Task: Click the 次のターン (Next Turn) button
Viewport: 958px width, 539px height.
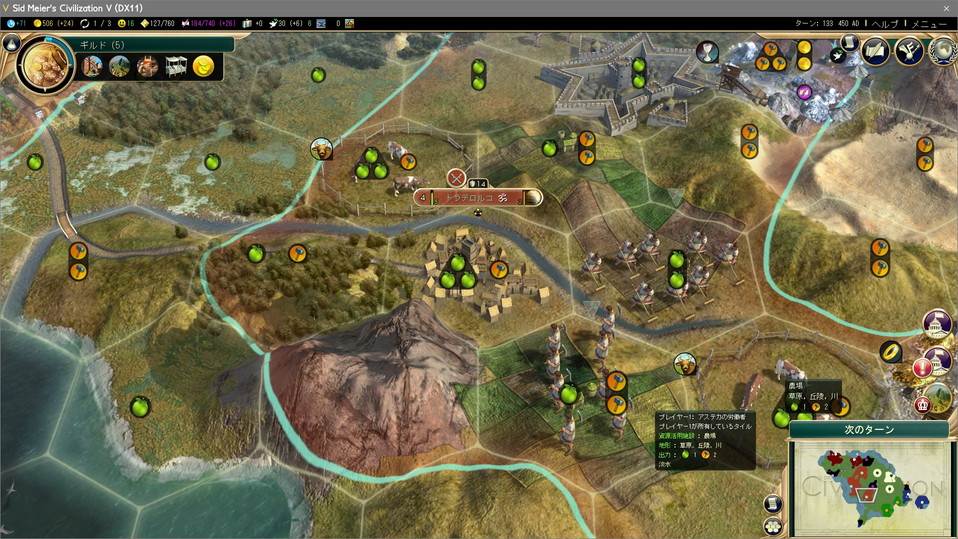Action: point(867,430)
